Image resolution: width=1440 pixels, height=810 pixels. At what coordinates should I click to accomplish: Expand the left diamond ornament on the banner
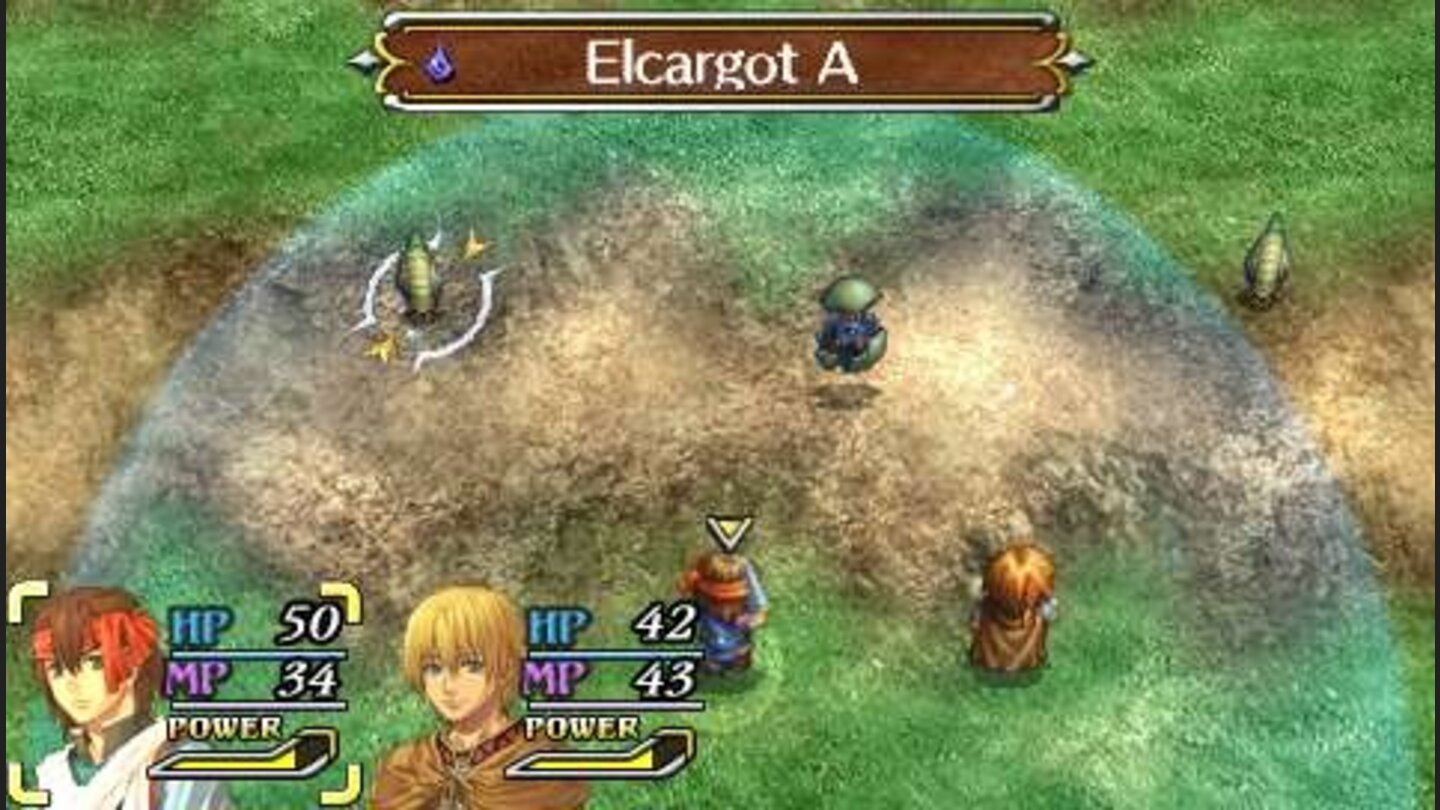(x=363, y=61)
